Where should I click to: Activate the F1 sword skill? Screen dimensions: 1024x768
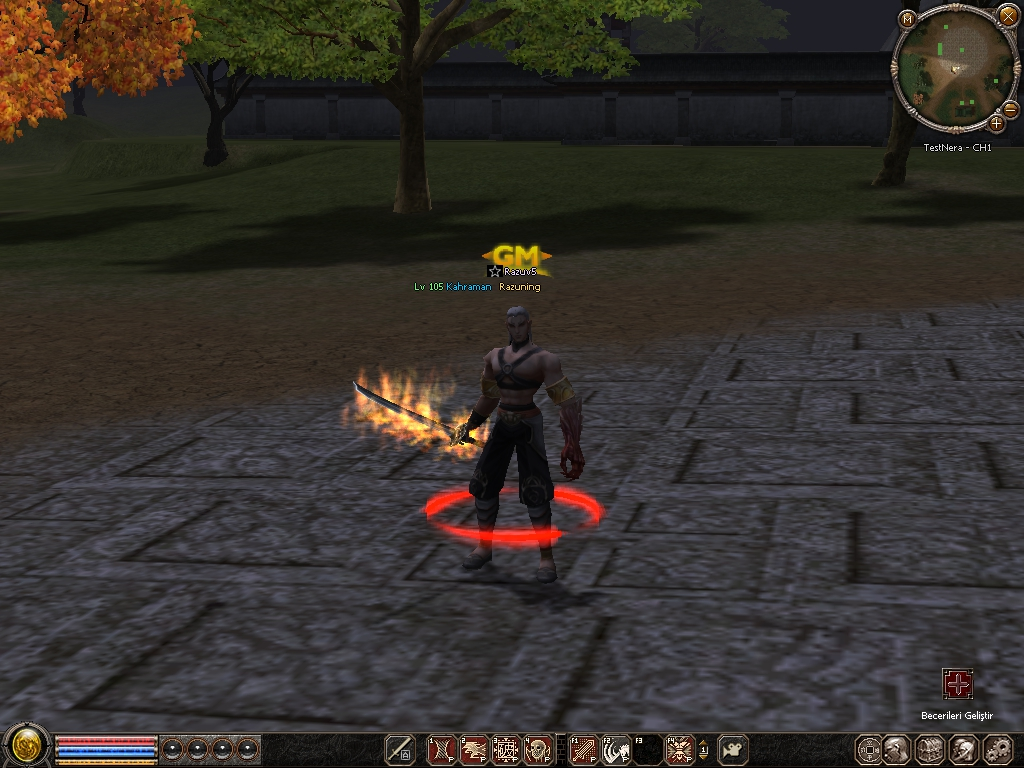[583, 749]
